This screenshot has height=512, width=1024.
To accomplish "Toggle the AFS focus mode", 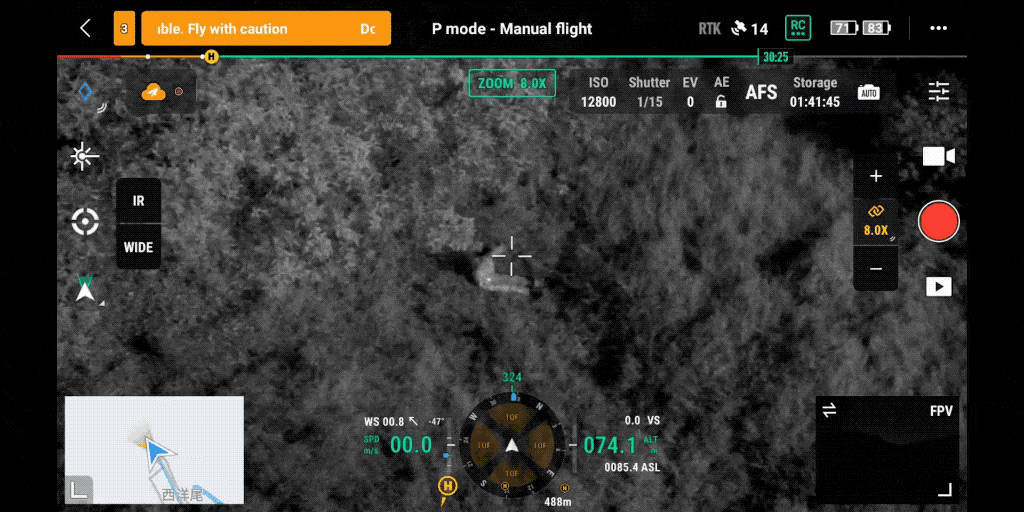I will 761,93.
